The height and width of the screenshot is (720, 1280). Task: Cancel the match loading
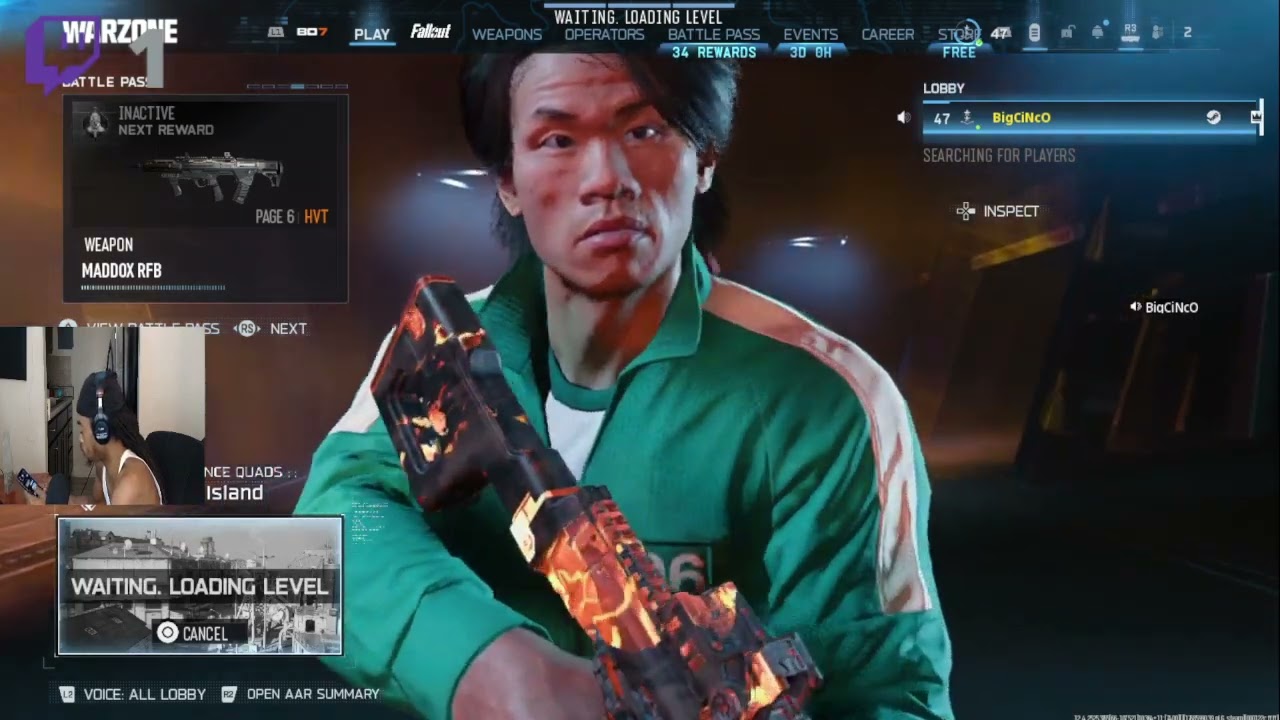click(194, 633)
